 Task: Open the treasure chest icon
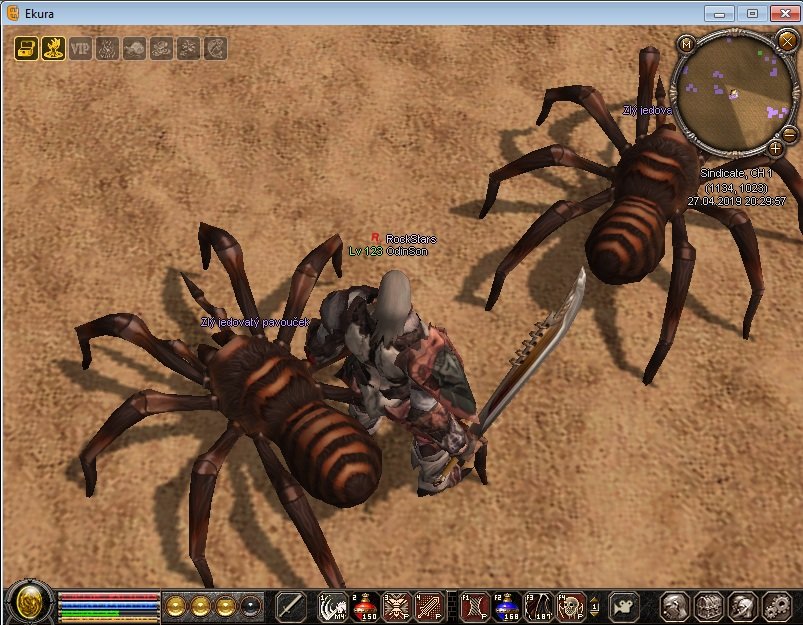coord(26,48)
